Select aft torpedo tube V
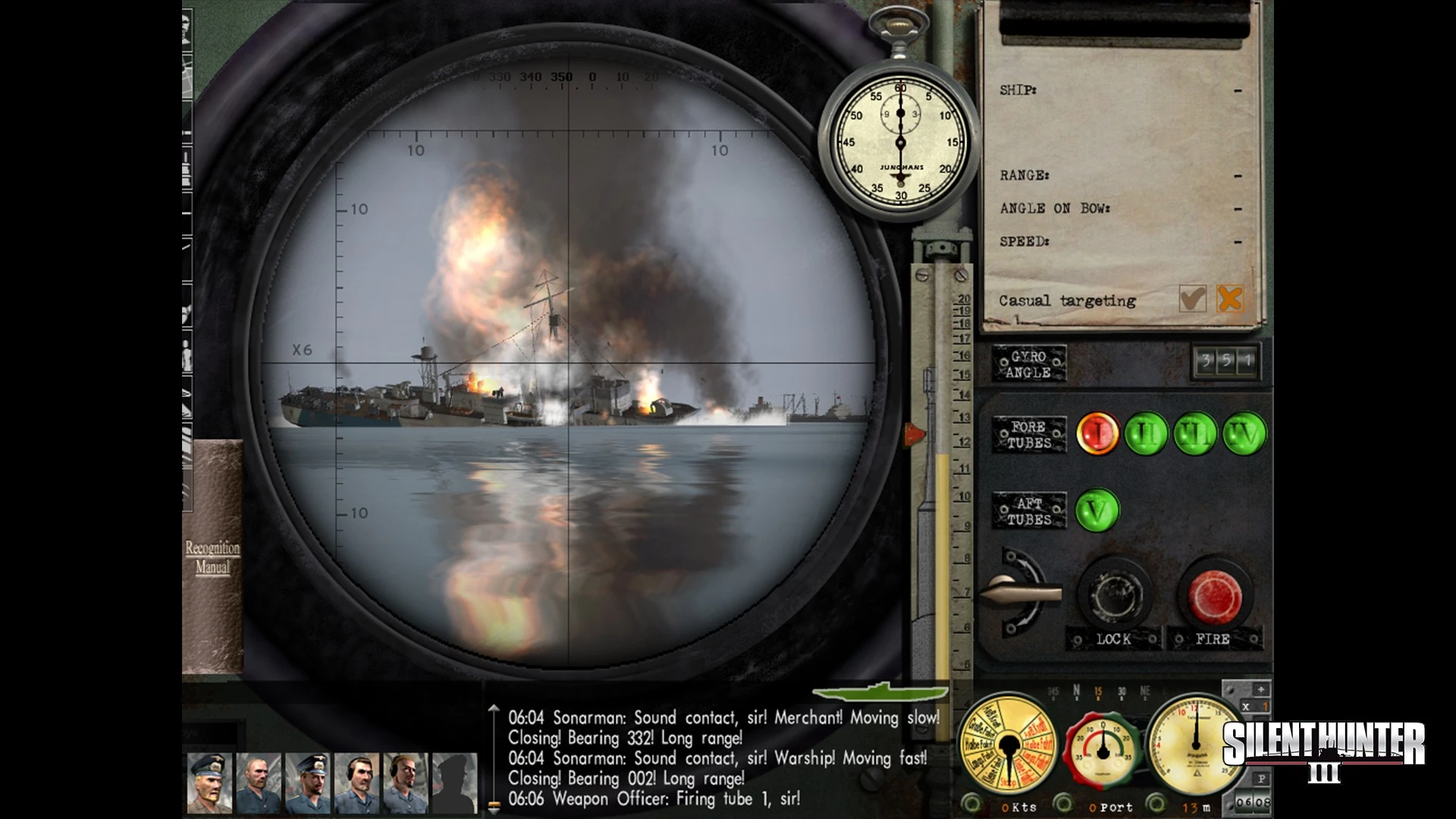This screenshot has width=1456, height=819. point(1097,510)
